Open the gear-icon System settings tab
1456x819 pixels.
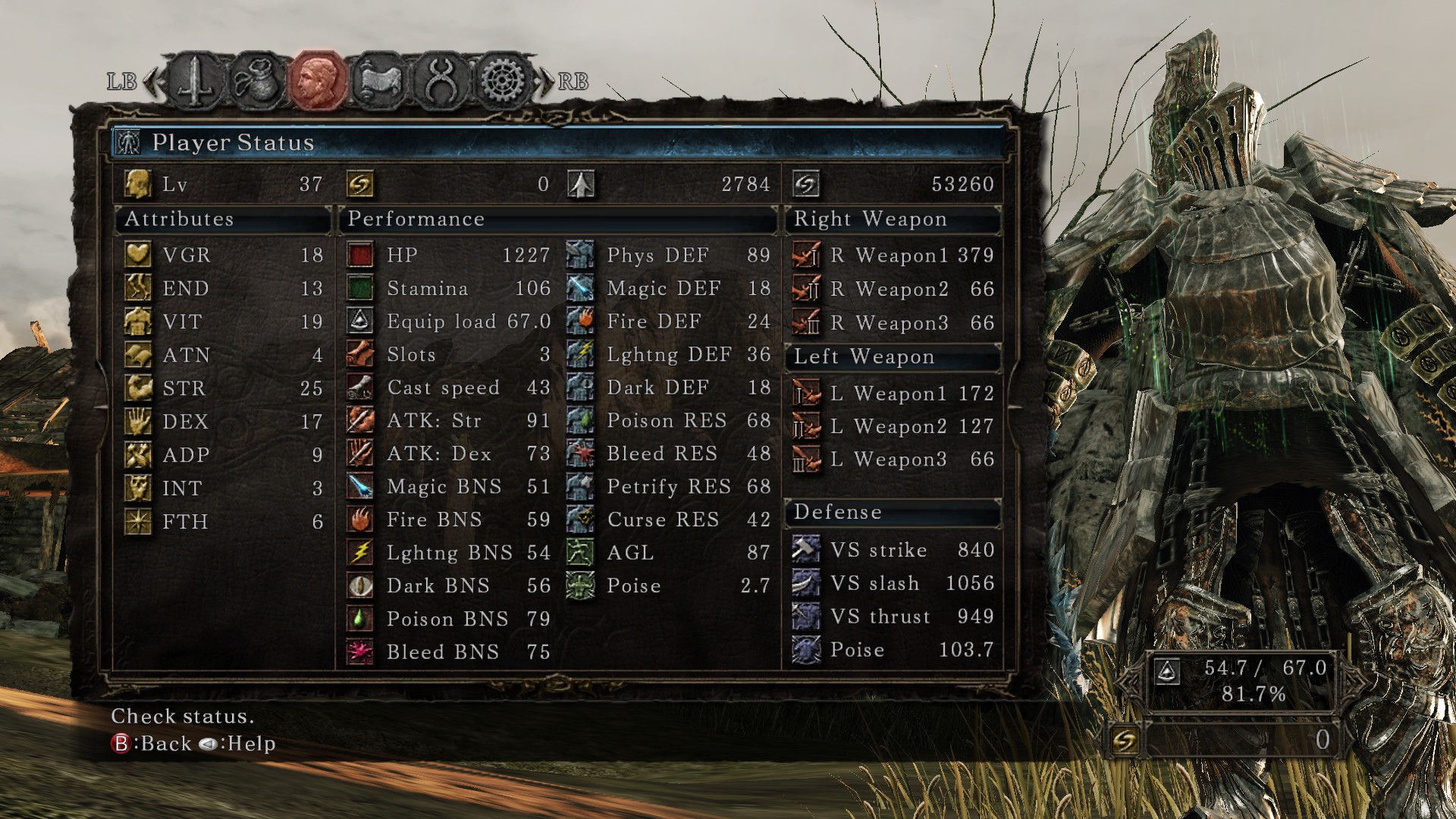pos(502,80)
